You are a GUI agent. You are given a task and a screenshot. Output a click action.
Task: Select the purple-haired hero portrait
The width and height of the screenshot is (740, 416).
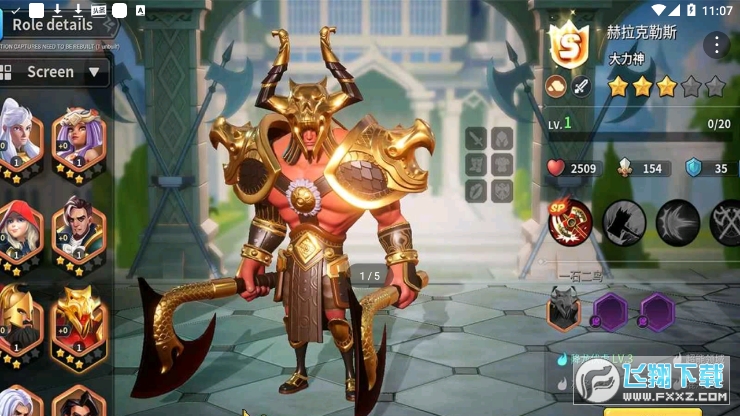[x=79, y=136]
